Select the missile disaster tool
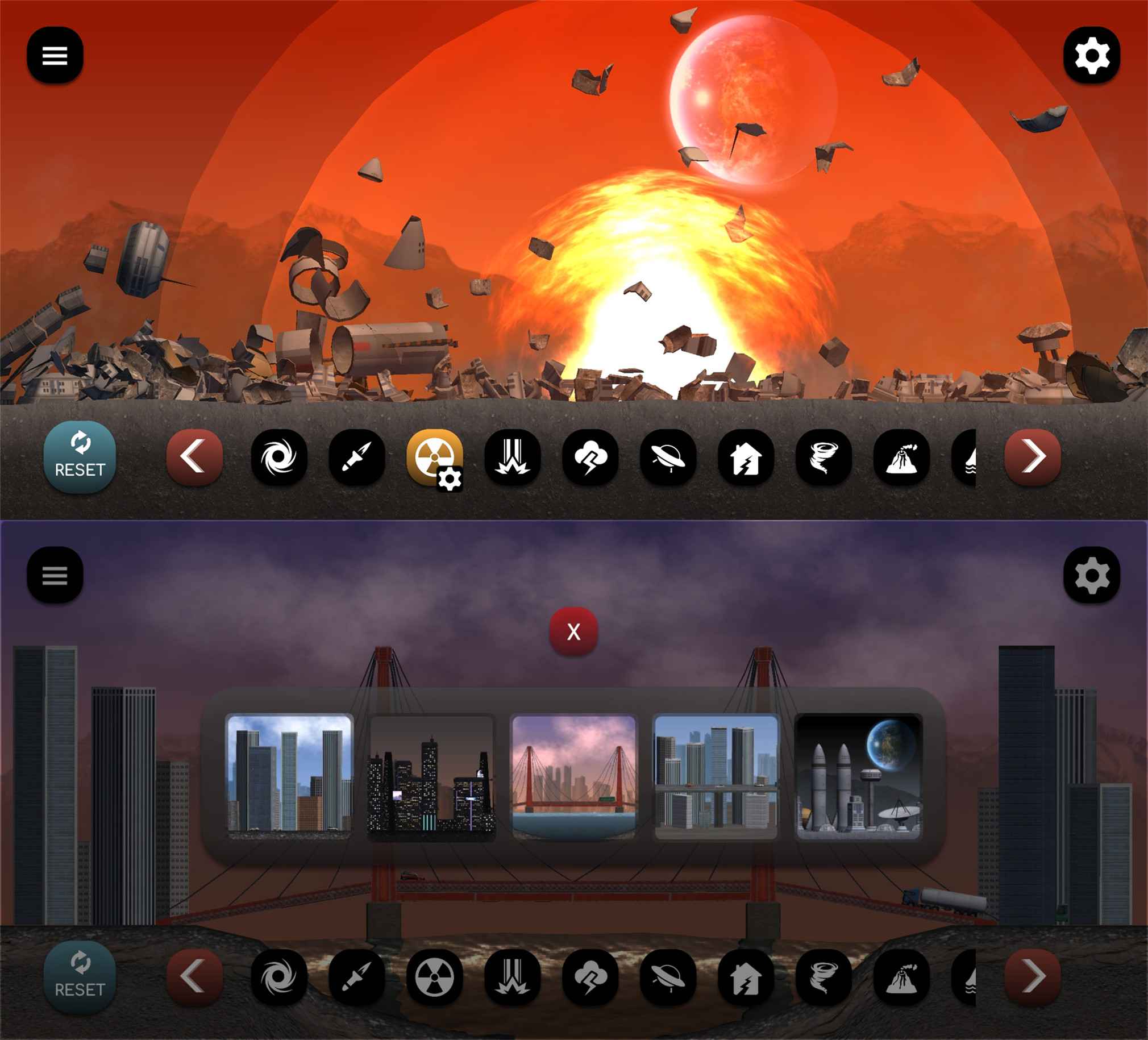The height and width of the screenshot is (1040, 1148). click(x=356, y=459)
